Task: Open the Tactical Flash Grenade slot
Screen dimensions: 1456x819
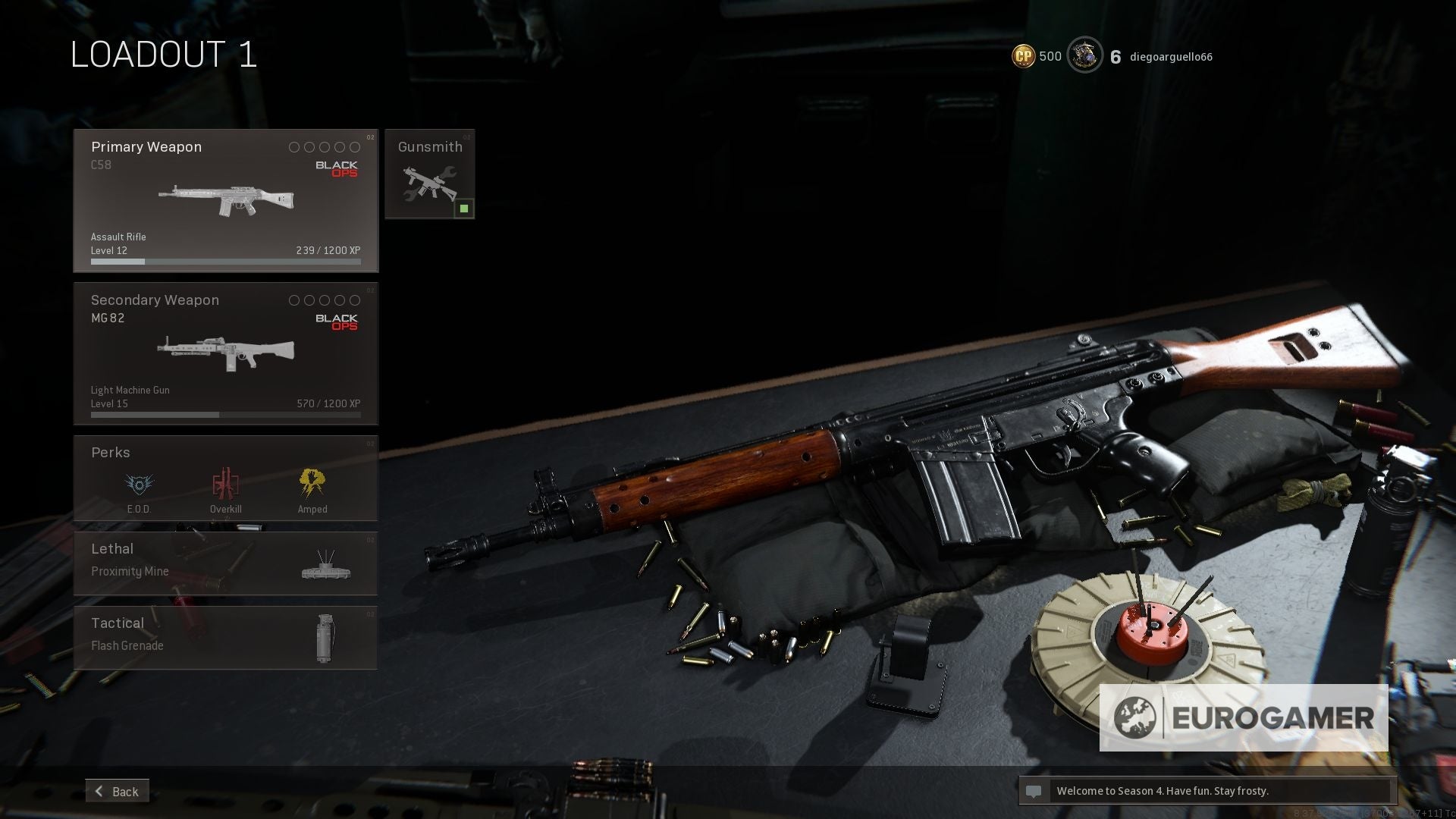Action: [225, 637]
